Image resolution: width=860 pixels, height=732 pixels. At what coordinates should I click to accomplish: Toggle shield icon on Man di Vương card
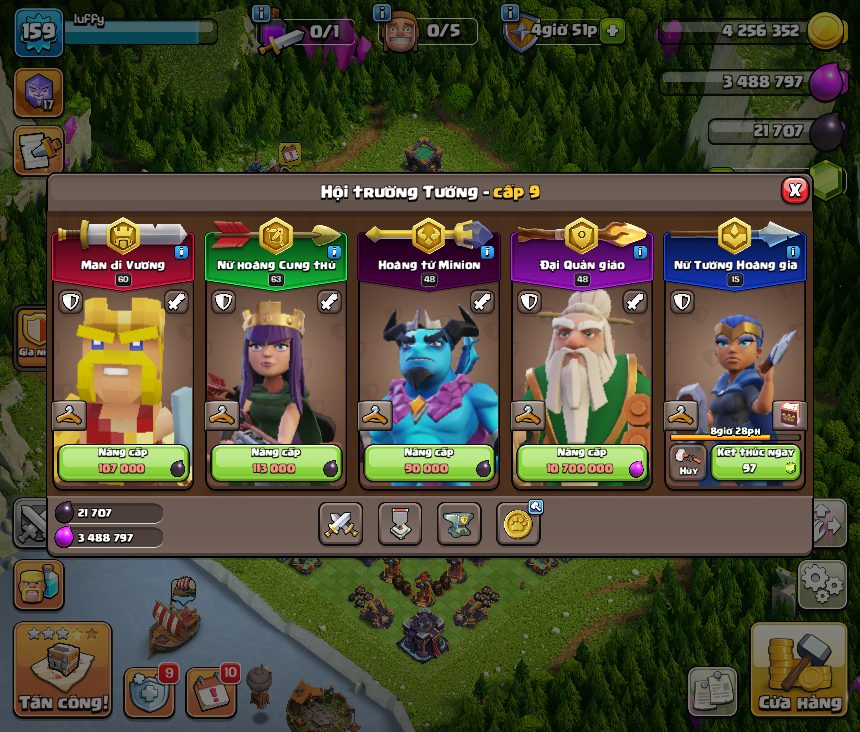(x=69, y=302)
